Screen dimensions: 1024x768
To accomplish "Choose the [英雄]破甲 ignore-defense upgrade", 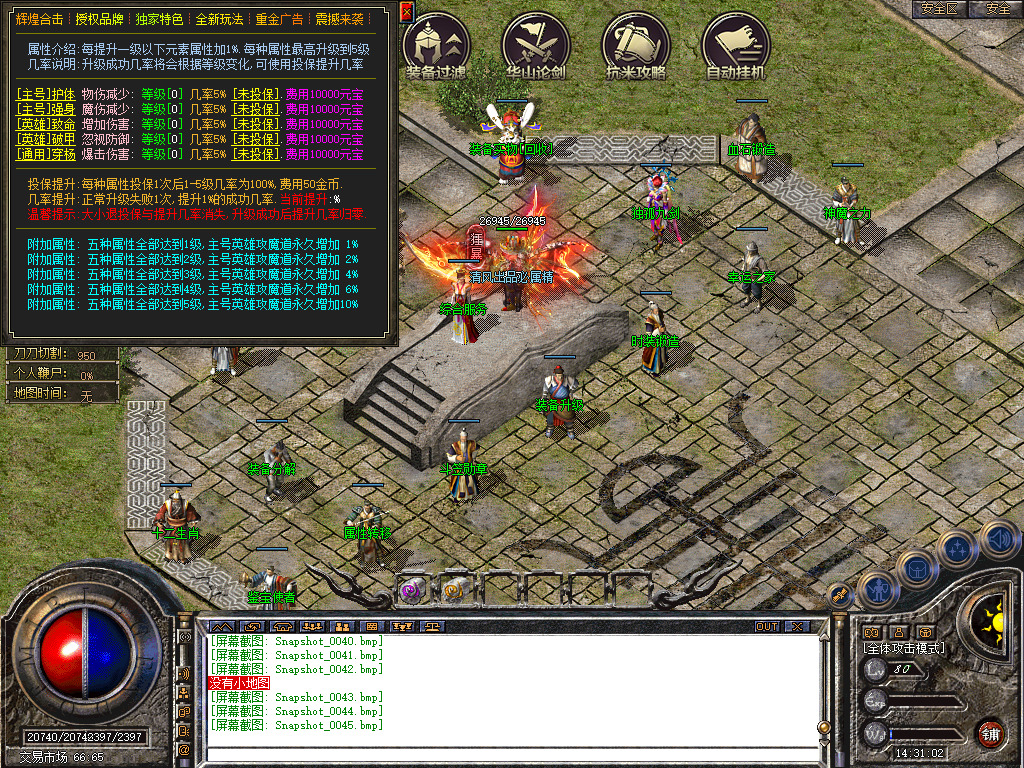I will 39,139.
